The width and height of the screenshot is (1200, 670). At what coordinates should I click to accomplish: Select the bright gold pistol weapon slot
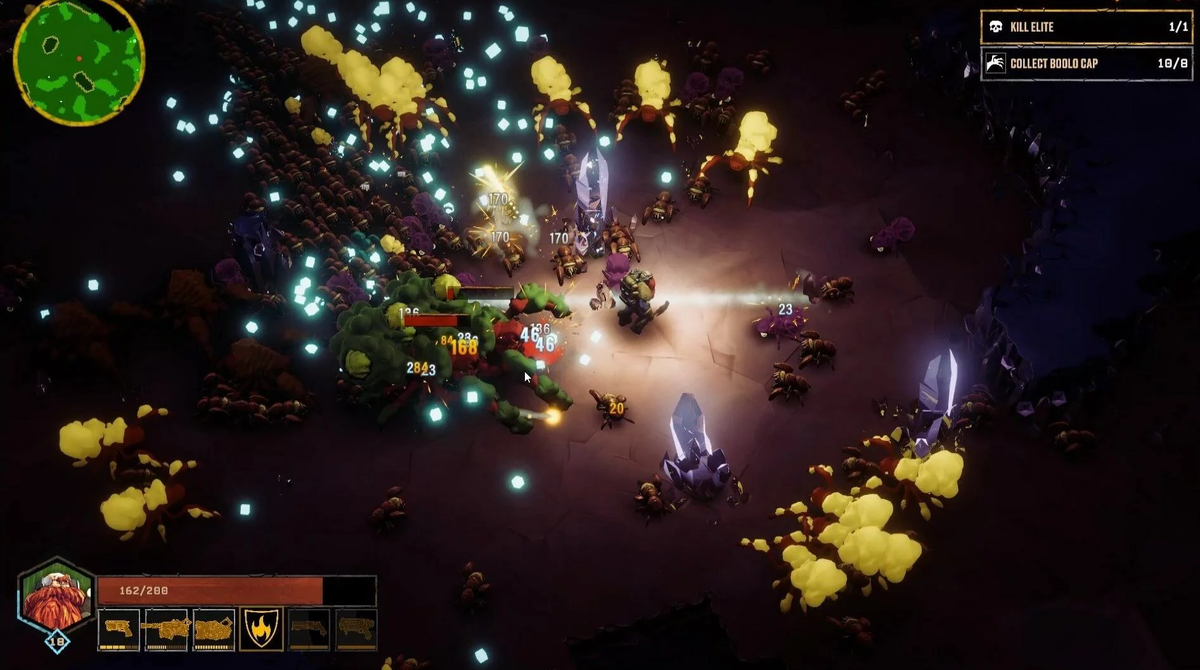click(118, 630)
